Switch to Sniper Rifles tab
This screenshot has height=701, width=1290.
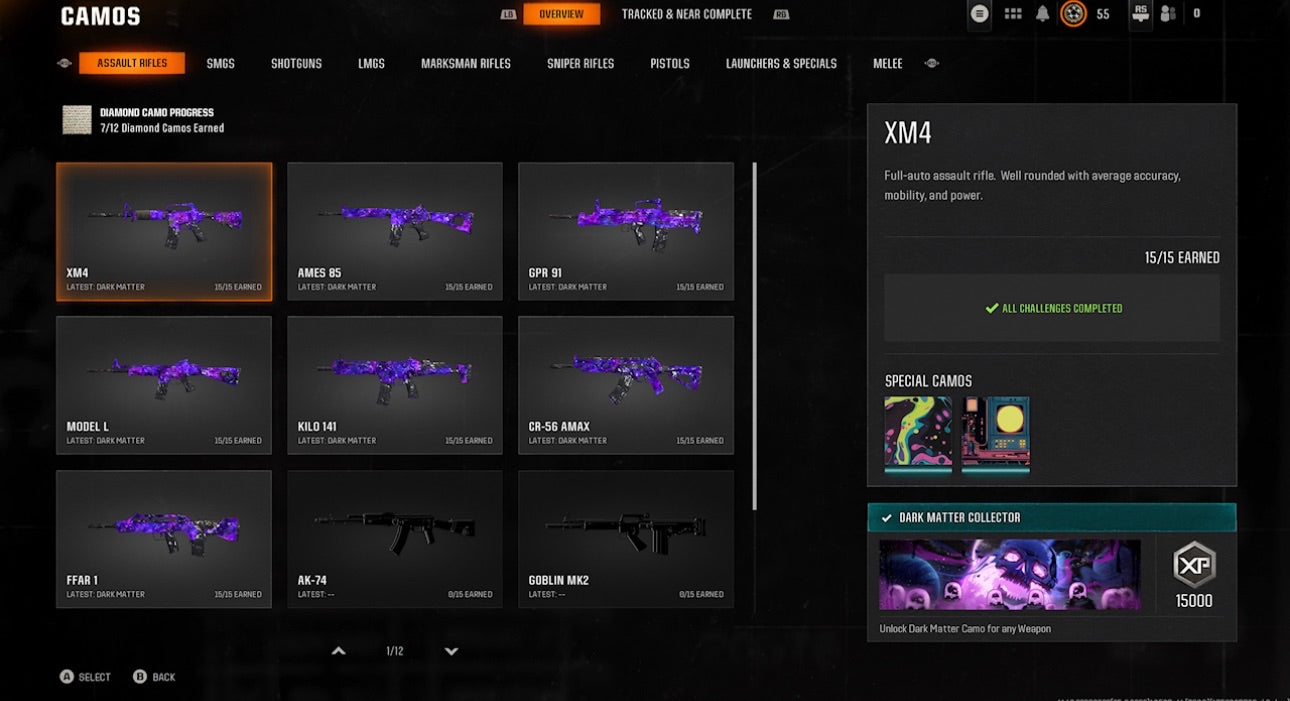tap(580, 63)
